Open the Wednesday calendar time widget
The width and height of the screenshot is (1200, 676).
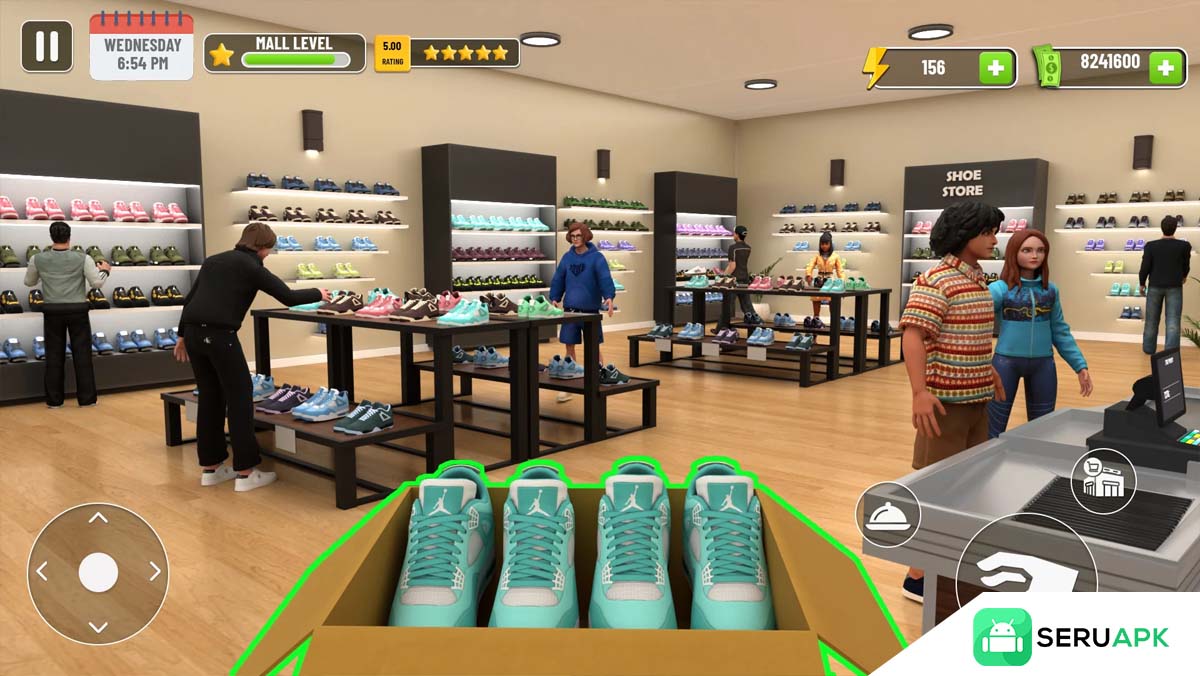click(x=142, y=47)
